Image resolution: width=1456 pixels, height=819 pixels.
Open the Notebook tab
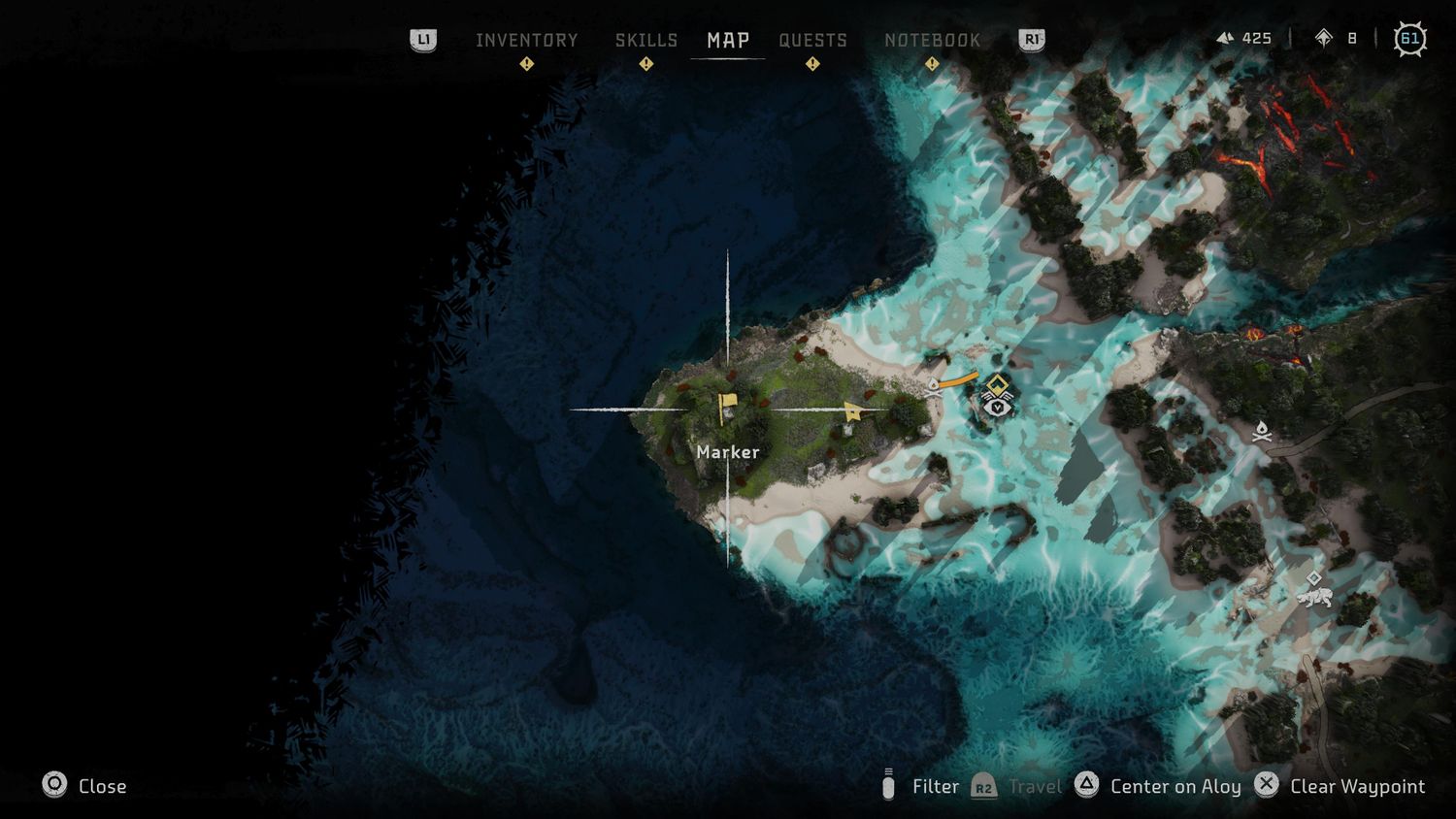click(x=932, y=40)
